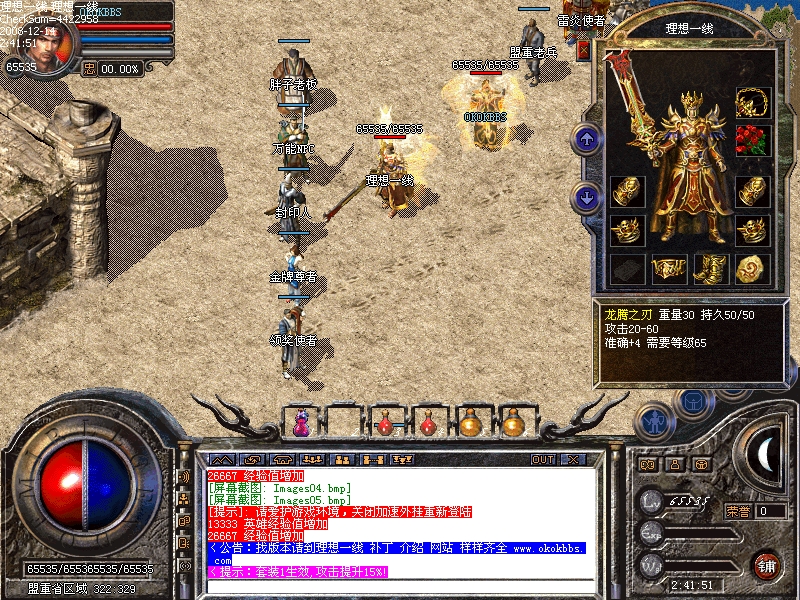Close the character equipment panel
Image resolution: width=800 pixels, height=600 pixels.
(584, 49)
